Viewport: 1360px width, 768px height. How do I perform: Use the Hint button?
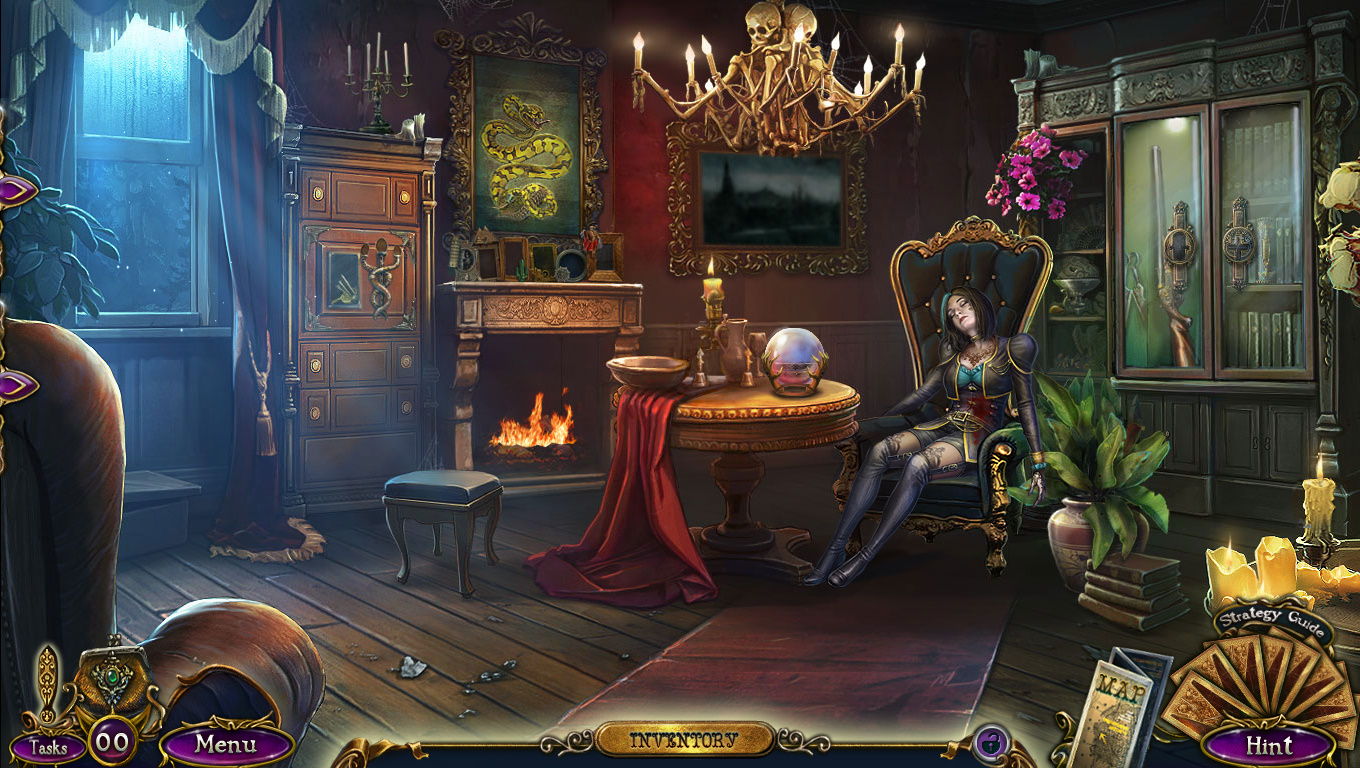pos(1268,745)
